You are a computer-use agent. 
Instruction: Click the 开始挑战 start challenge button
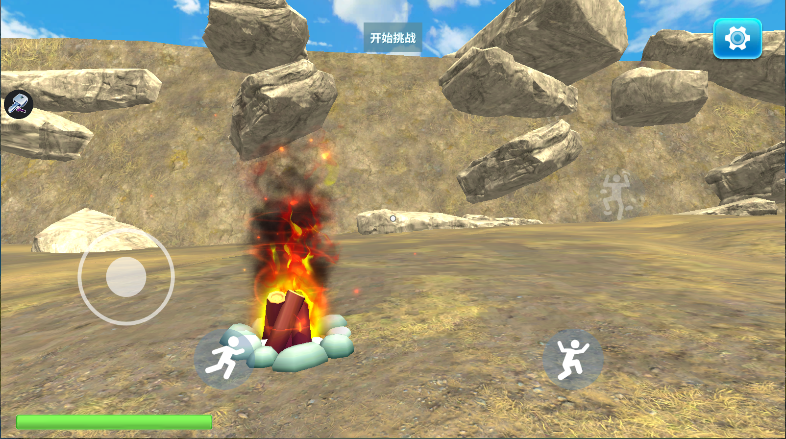click(392, 38)
